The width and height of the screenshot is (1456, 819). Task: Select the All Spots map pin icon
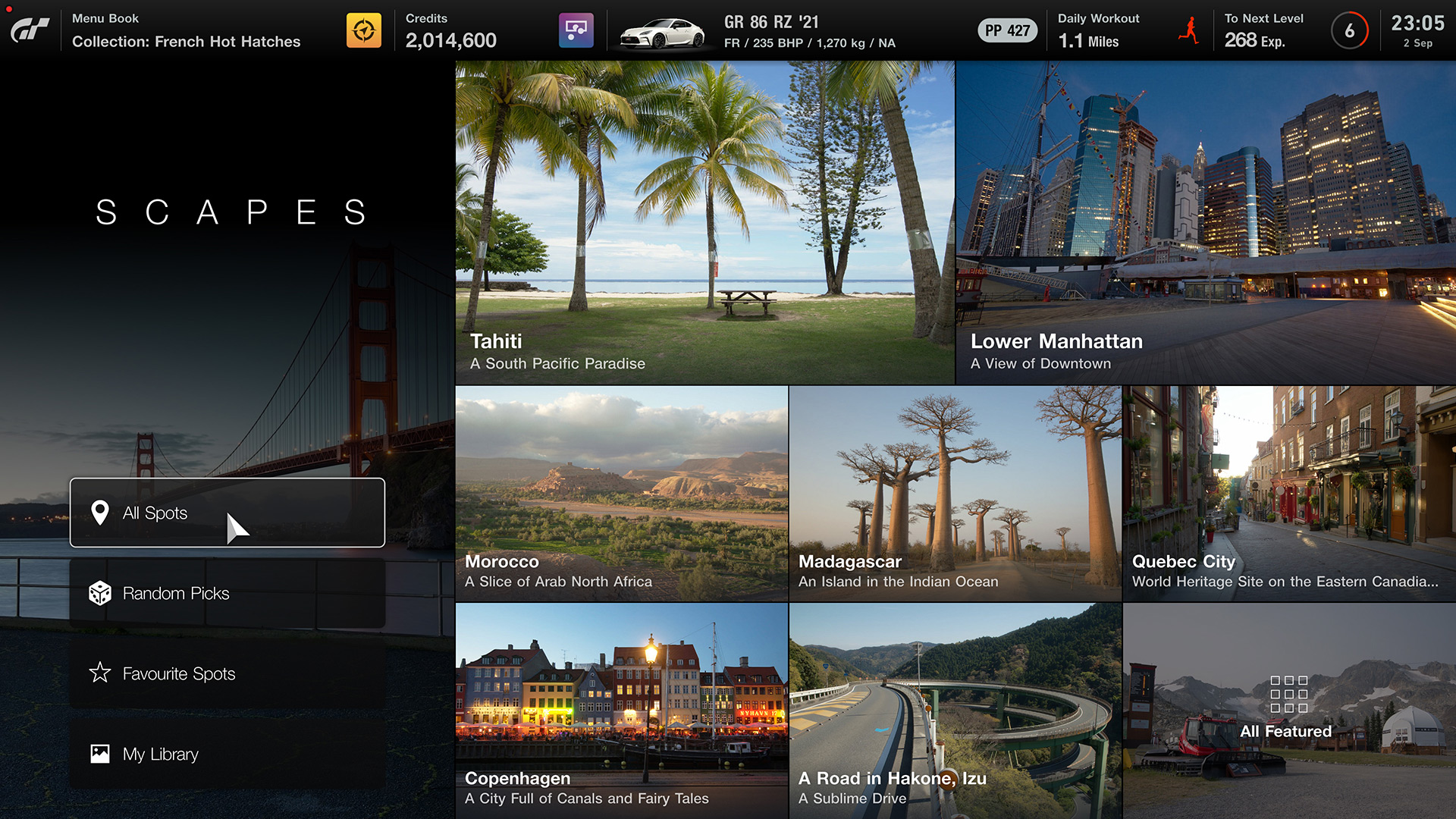pos(101,513)
